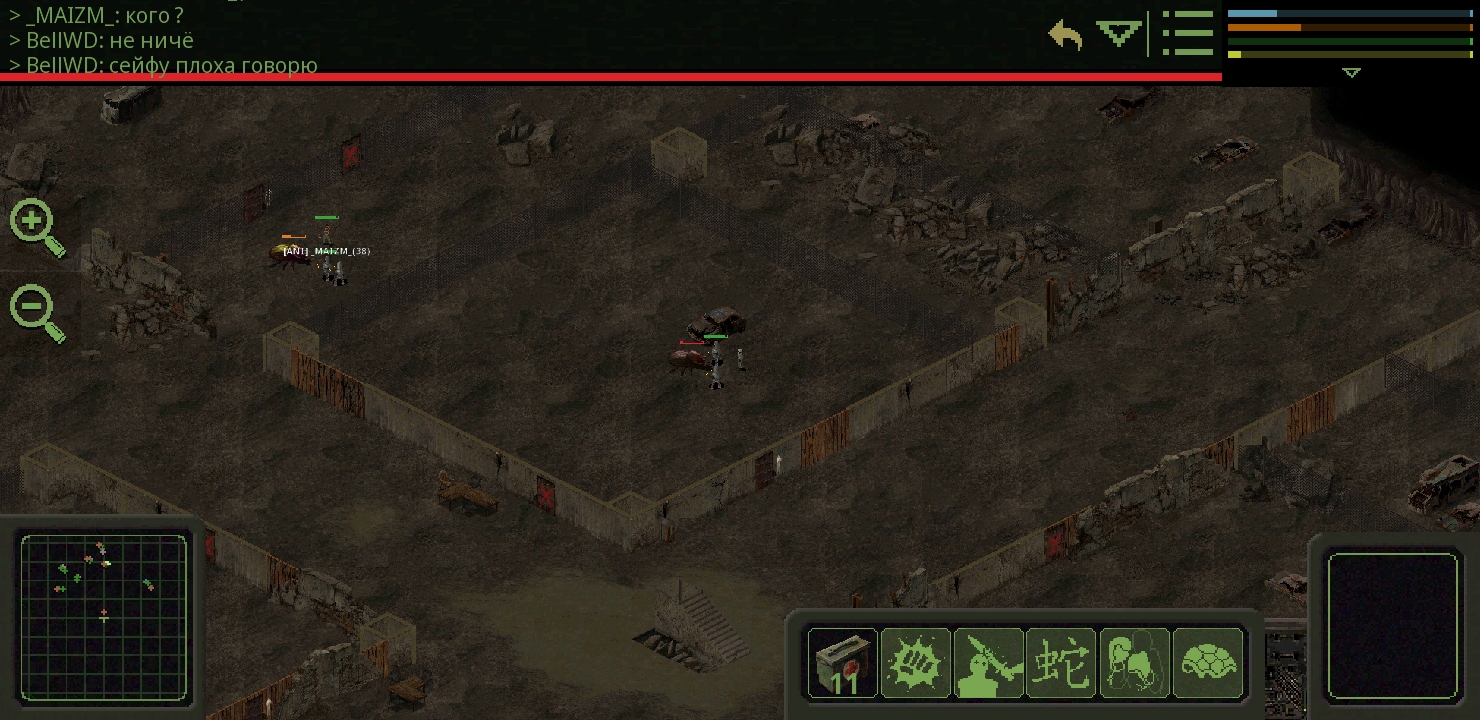Activate the knife melee ability icon
Screen dimensions: 1480x720
point(989,662)
